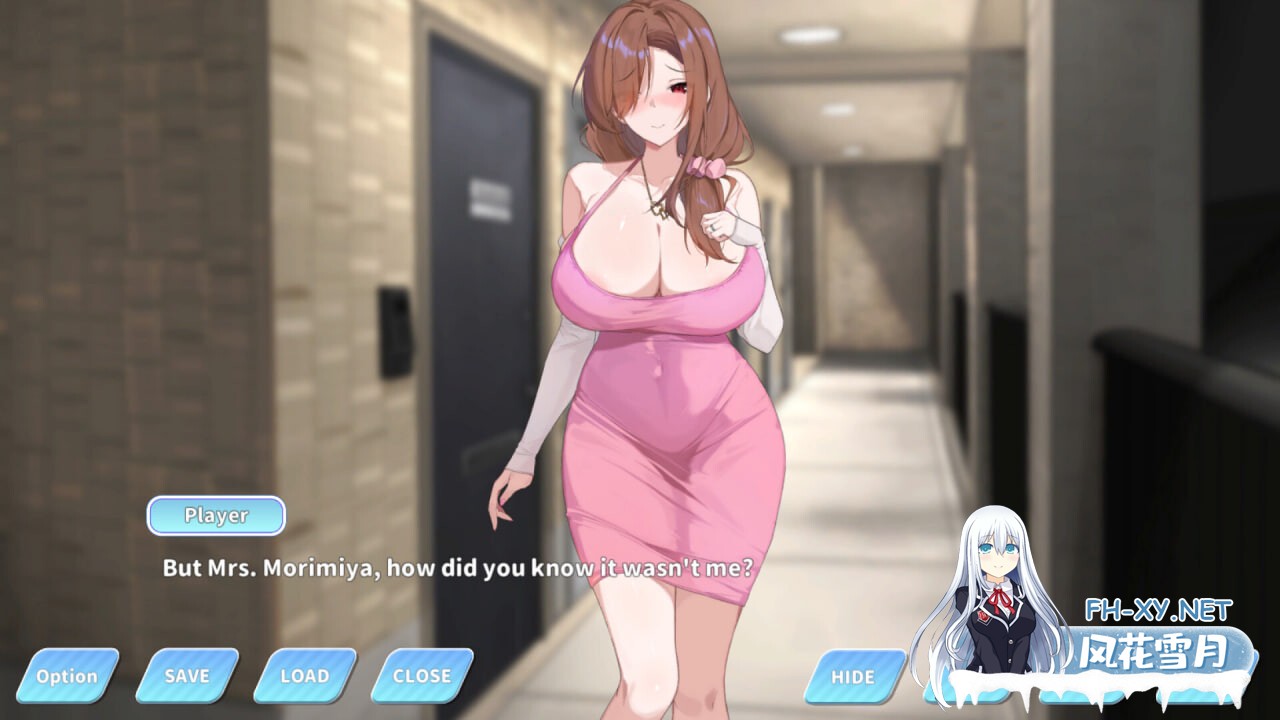
Task: Close the visual novel dialogue
Action: click(421, 676)
